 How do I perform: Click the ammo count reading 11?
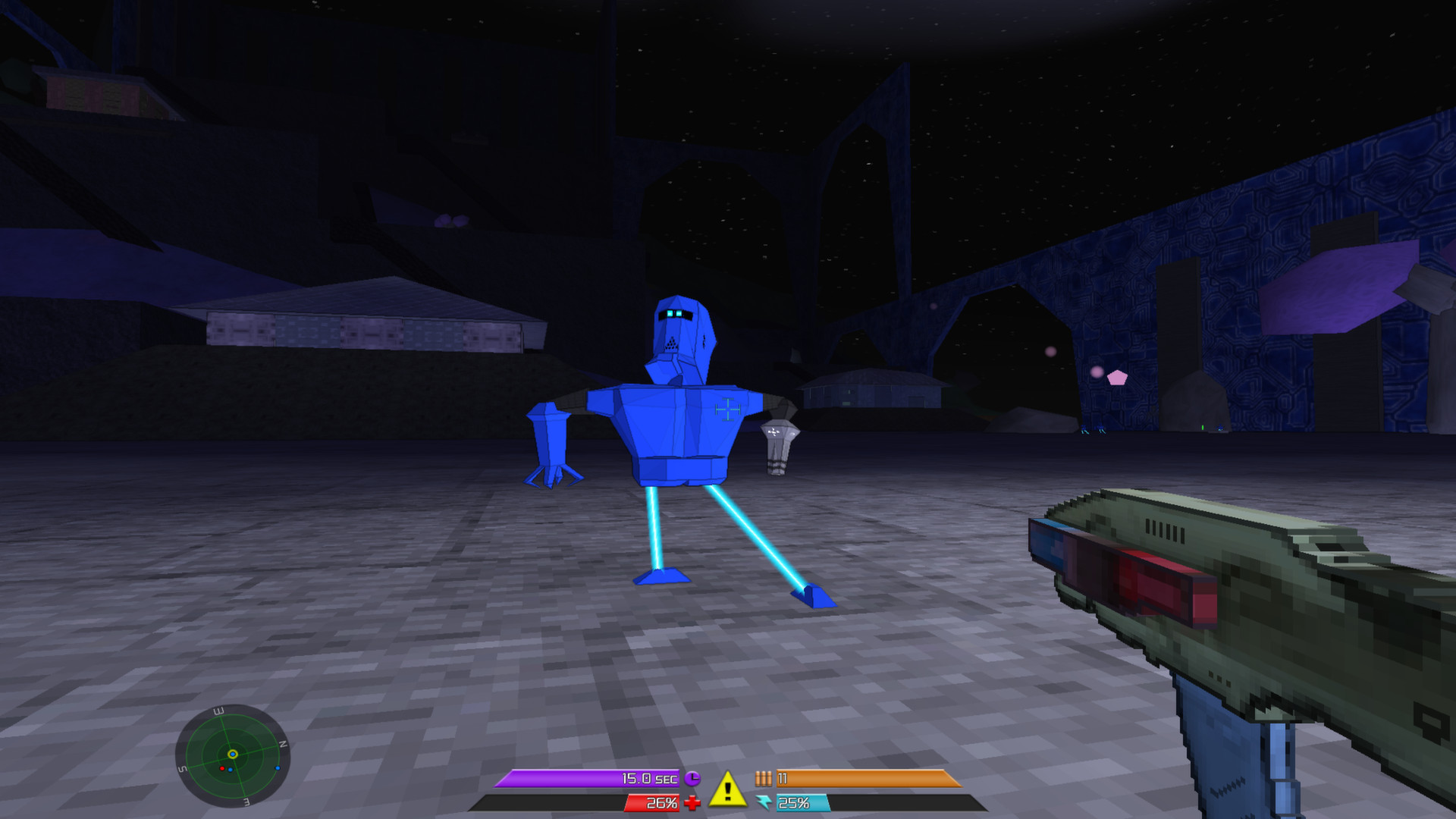pyautogui.click(x=781, y=778)
